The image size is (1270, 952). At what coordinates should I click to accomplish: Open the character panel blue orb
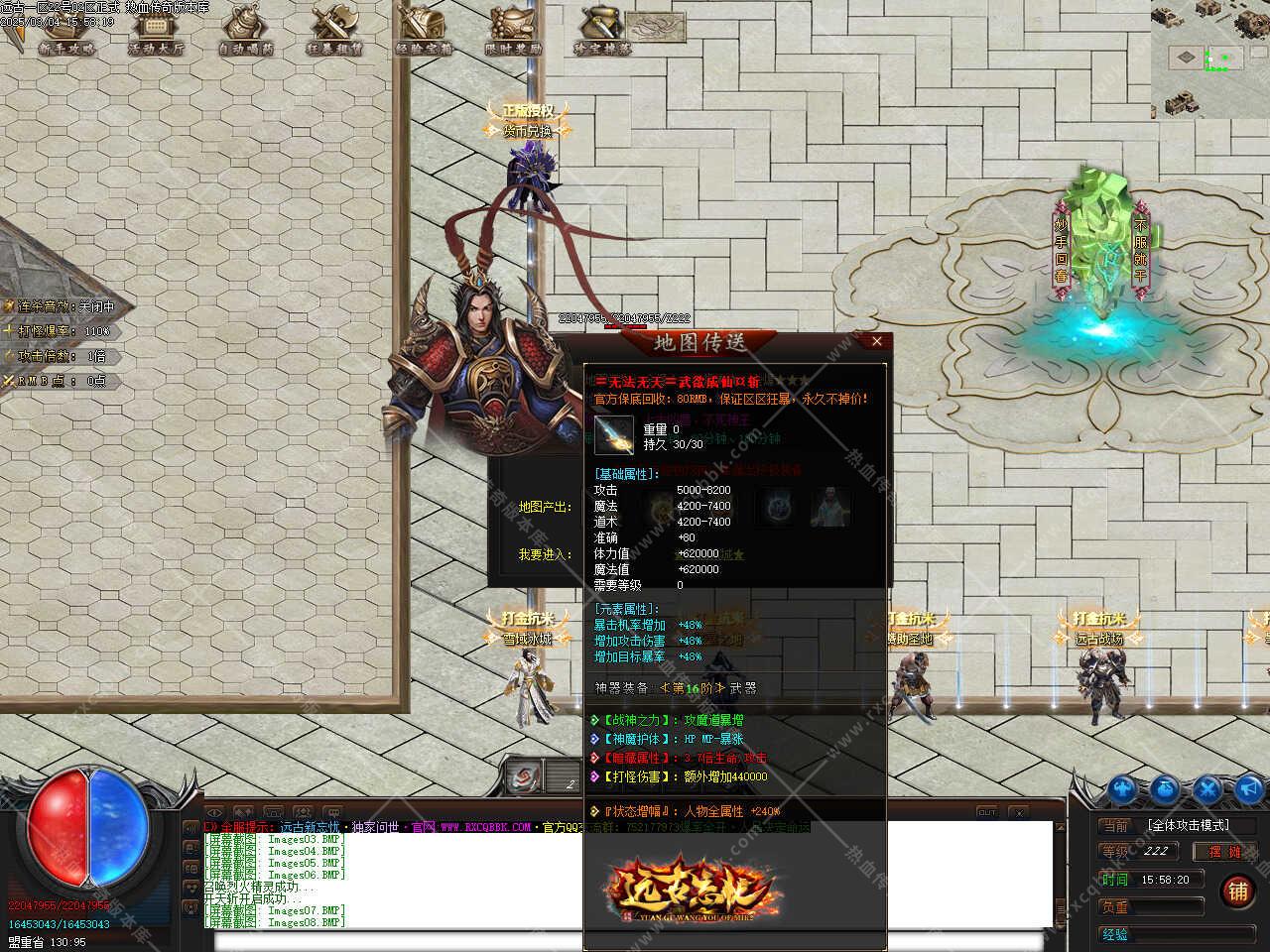(1123, 789)
